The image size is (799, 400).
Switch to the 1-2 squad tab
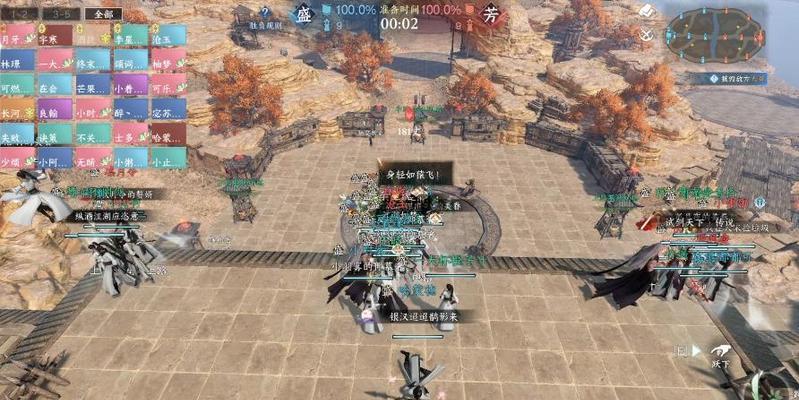(x=19, y=15)
